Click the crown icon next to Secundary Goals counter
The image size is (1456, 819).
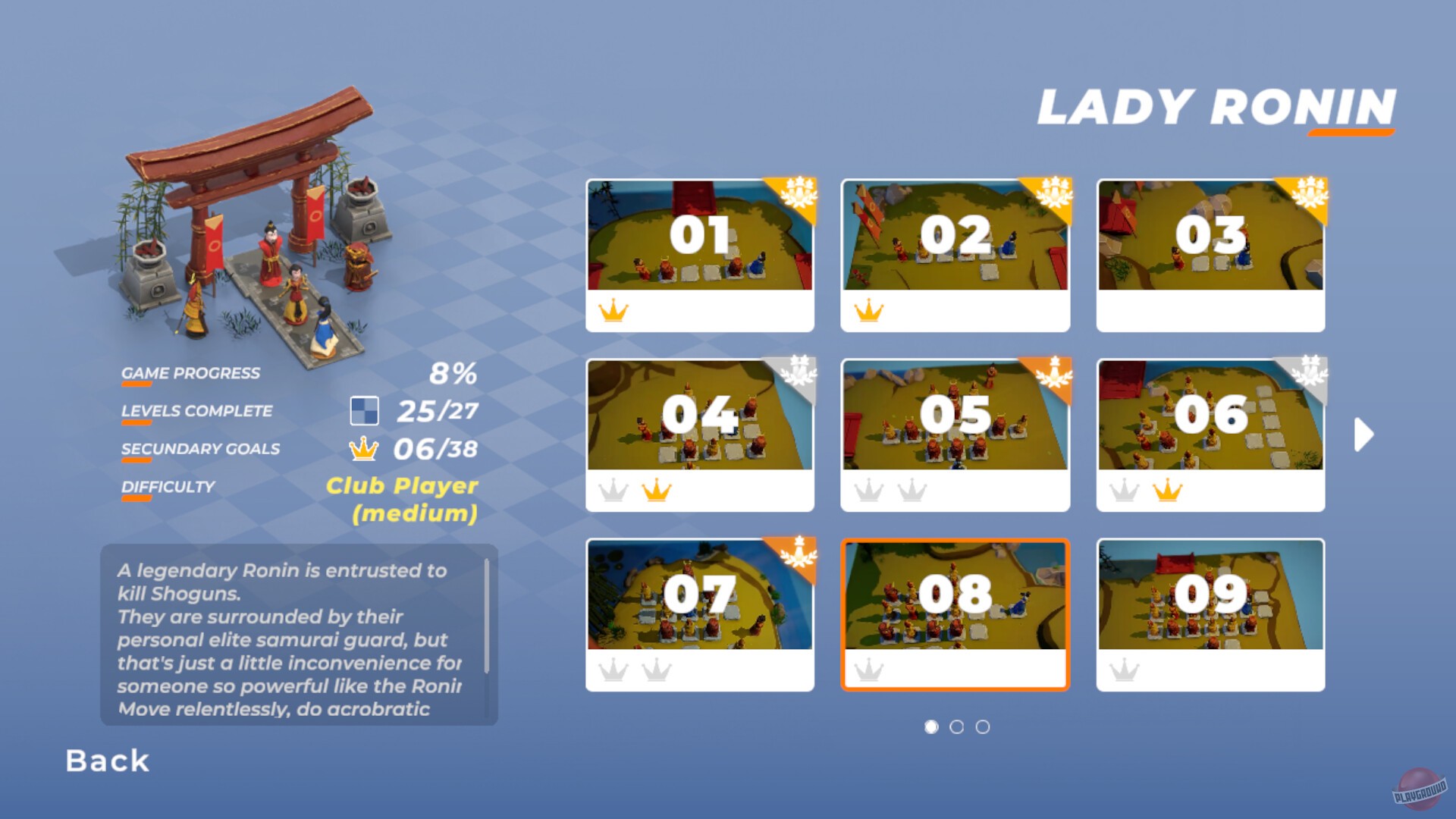(364, 448)
